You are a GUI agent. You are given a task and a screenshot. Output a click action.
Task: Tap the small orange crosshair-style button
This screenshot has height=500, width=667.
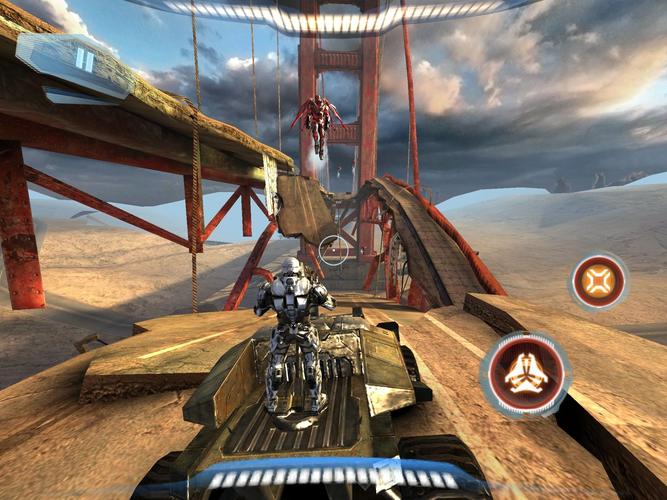(598, 281)
